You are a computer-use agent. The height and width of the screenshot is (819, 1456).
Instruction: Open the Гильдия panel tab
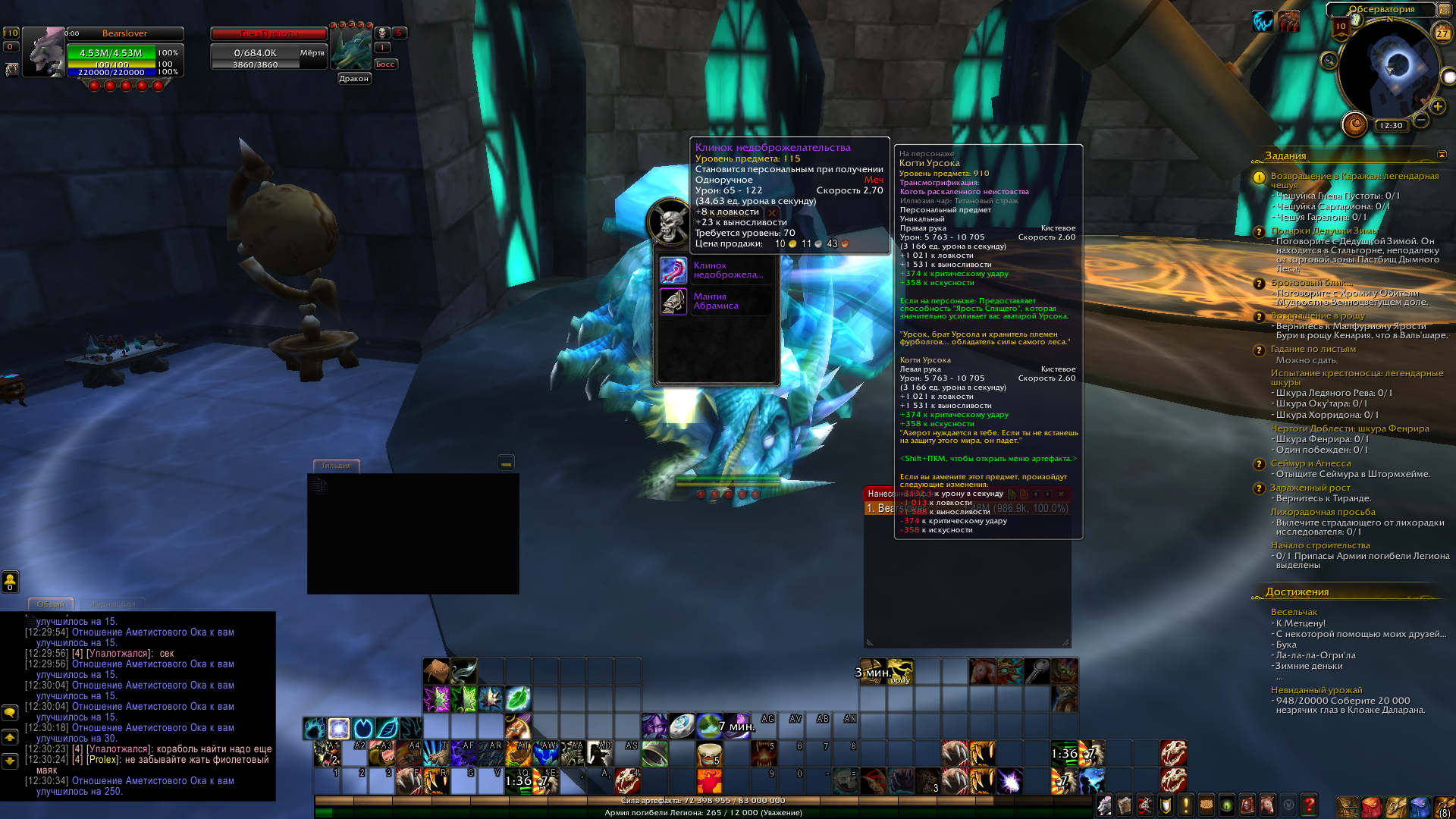[336, 466]
